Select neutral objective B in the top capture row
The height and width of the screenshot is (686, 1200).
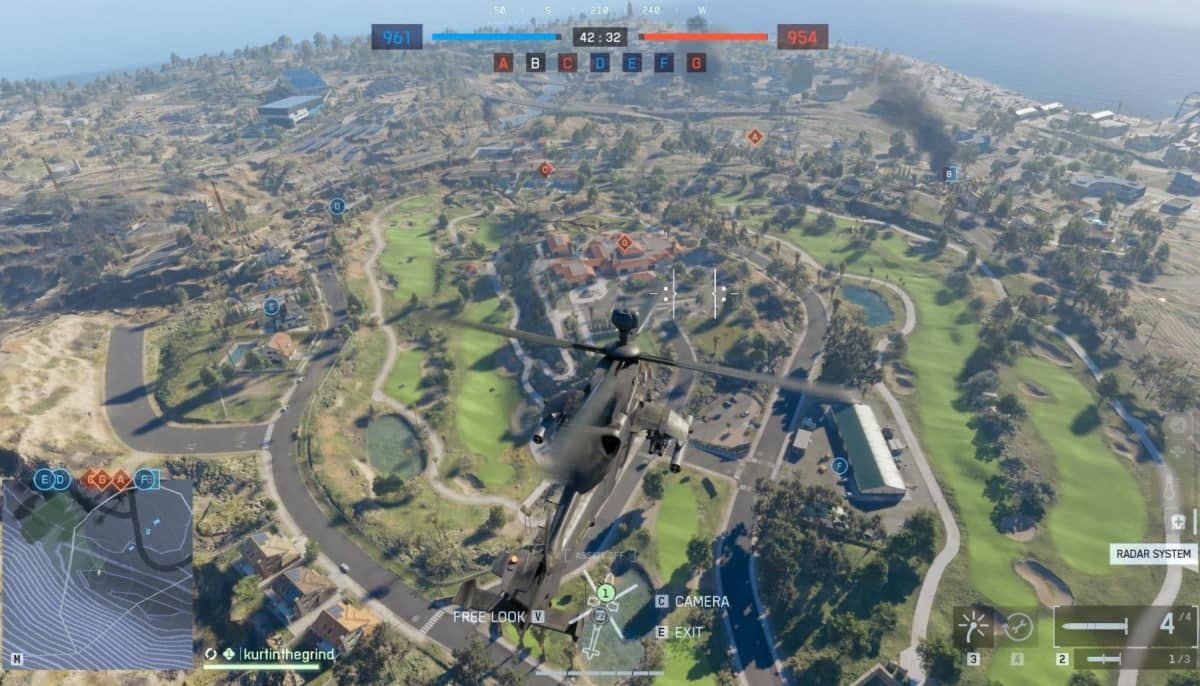click(536, 63)
